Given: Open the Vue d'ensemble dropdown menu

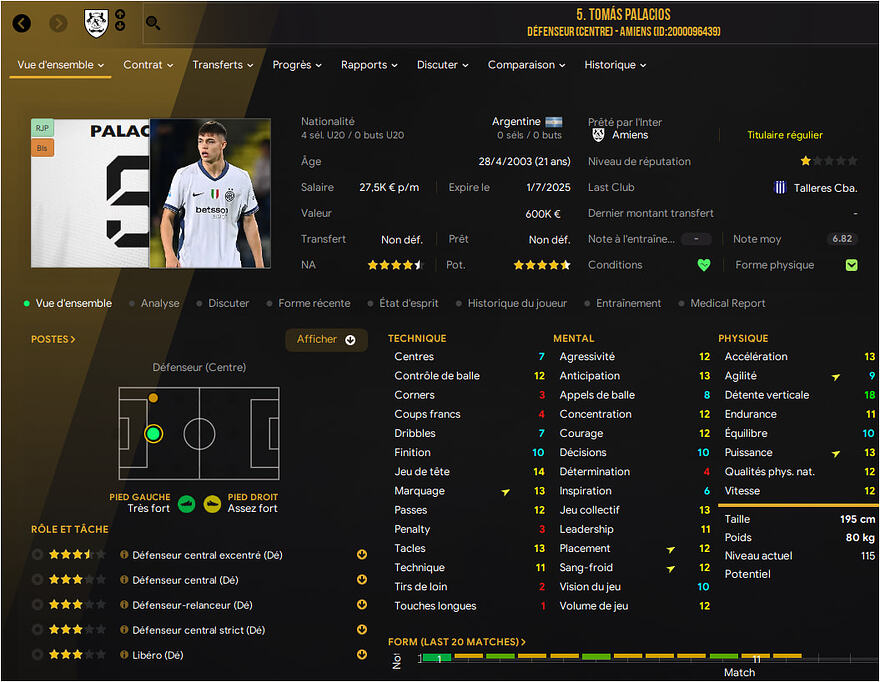Looking at the screenshot, I should pyautogui.click(x=61, y=65).
